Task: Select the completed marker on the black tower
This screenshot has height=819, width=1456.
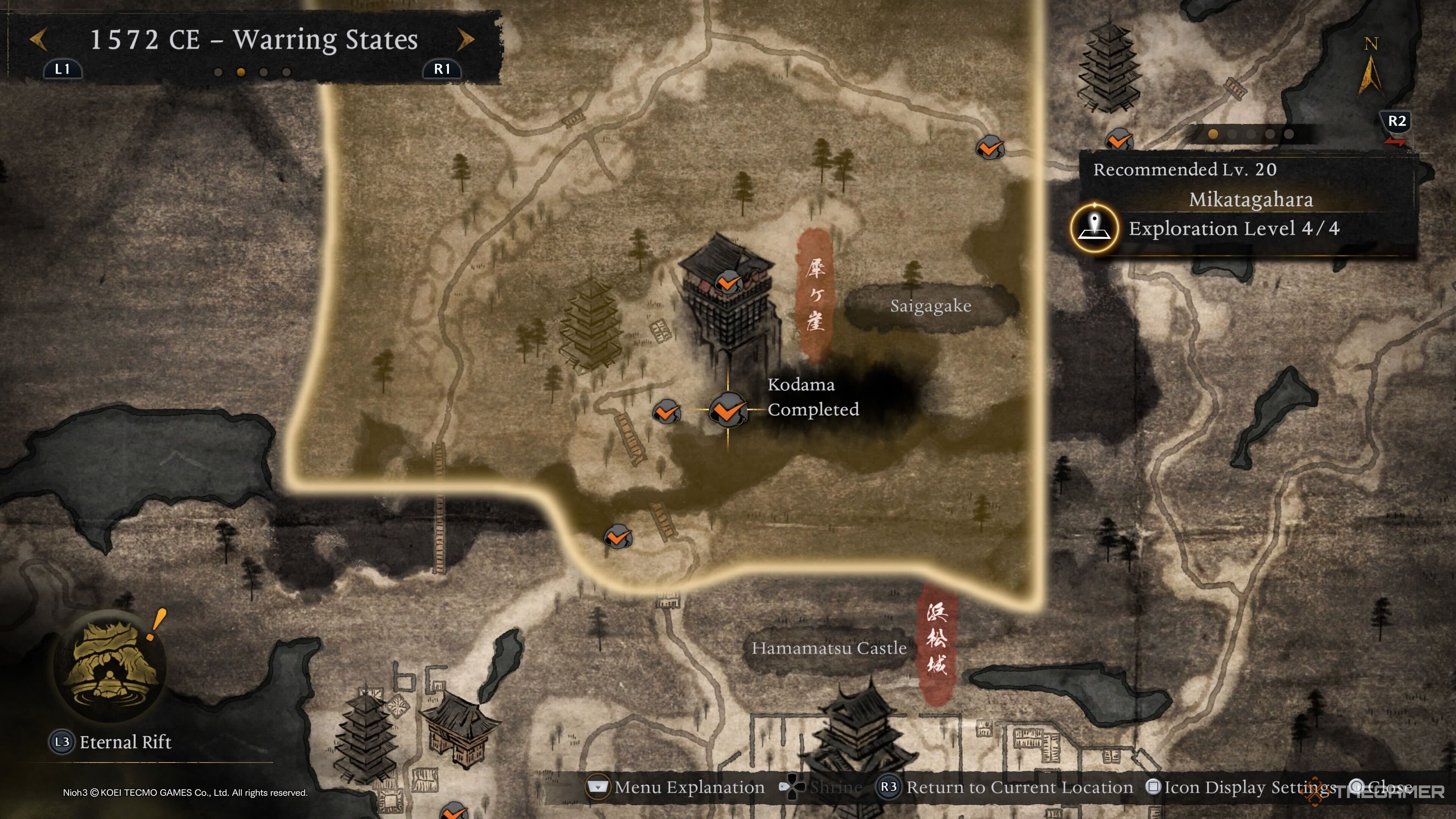Action: (x=728, y=281)
